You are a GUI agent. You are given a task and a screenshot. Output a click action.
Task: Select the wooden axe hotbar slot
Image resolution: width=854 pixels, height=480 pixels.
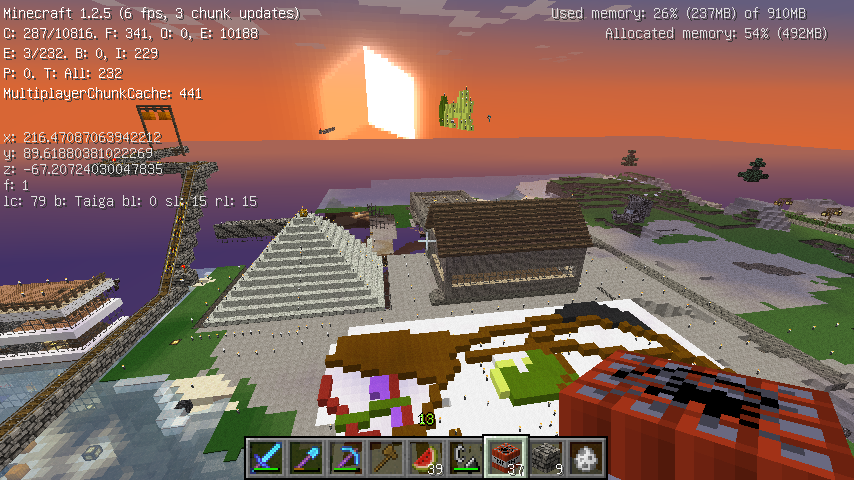point(387,457)
